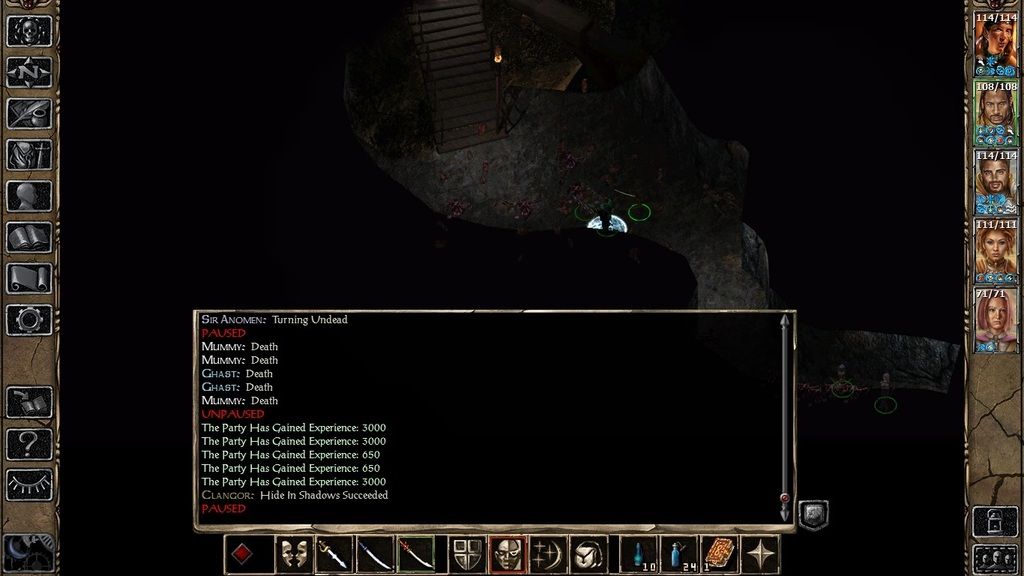Open the game options via the gear icon
Screen dimensions: 1024x576
28,320
